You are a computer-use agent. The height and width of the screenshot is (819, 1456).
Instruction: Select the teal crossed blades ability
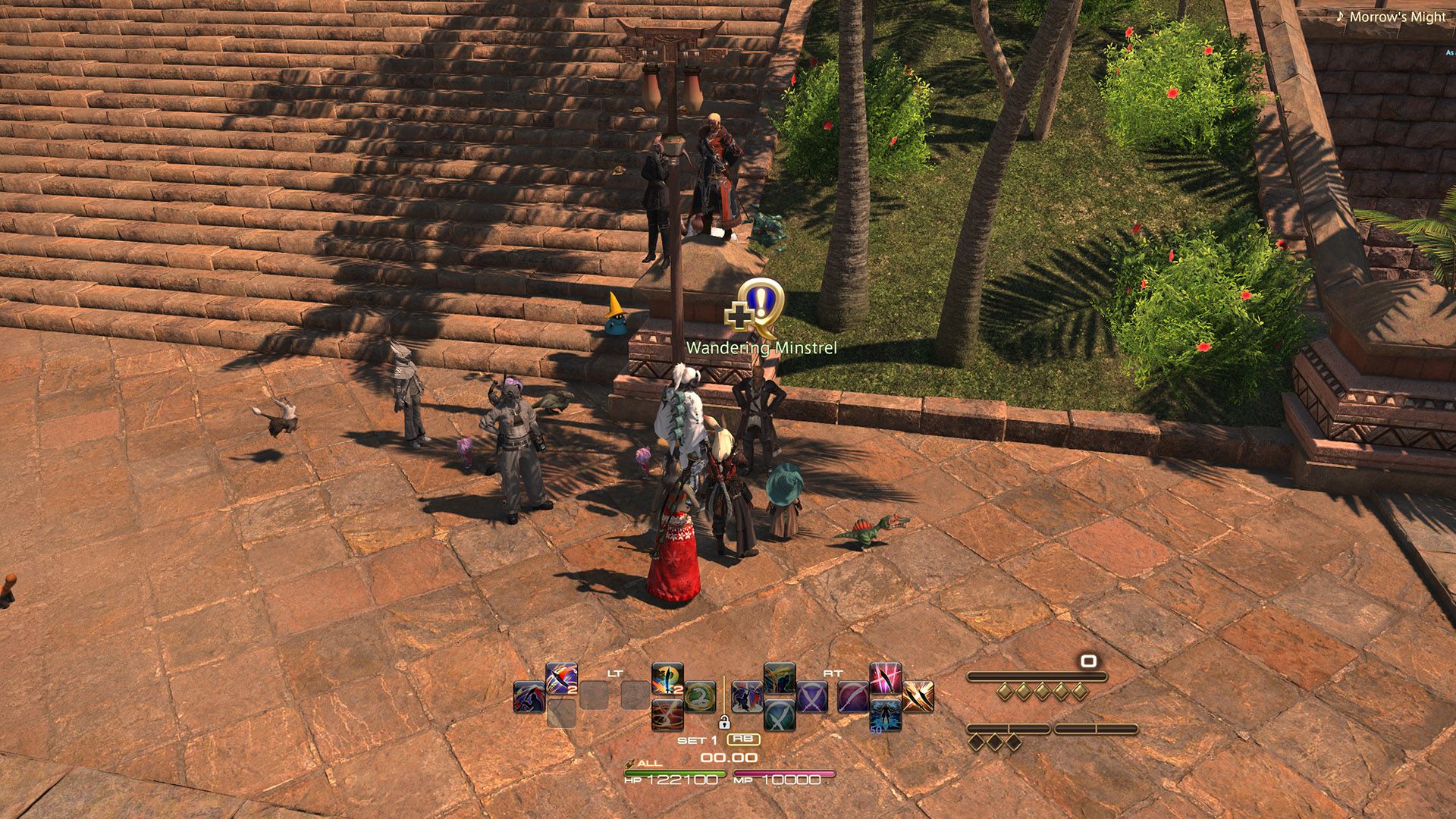click(x=780, y=715)
